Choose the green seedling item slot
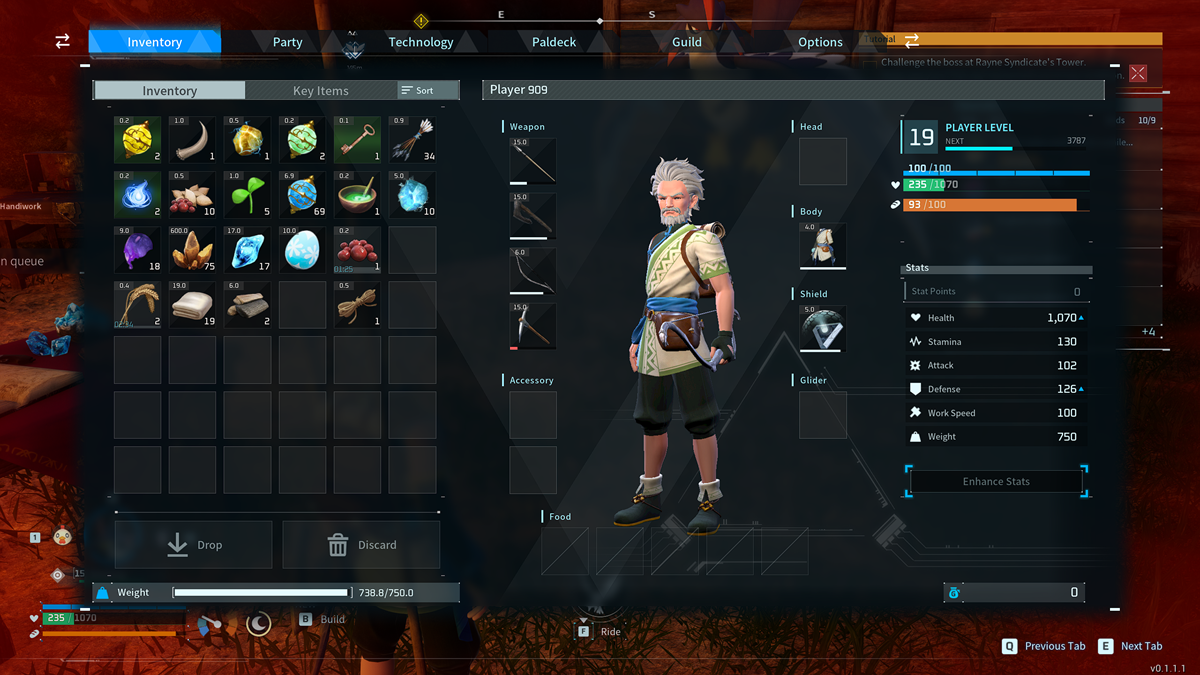 coord(247,195)
